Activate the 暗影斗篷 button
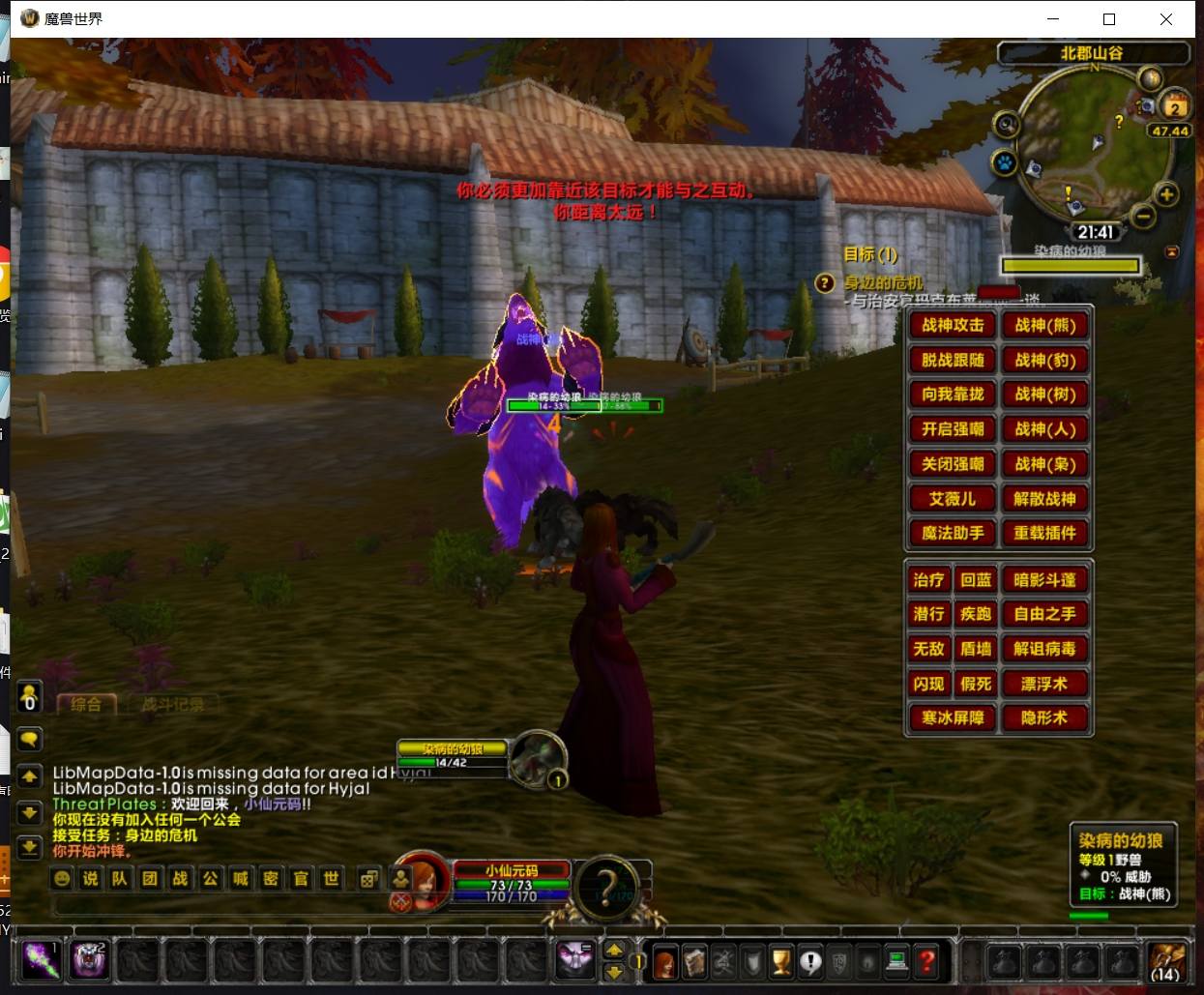Image resolution: width=1204 pixels, height=995 pixels. 1044,580
